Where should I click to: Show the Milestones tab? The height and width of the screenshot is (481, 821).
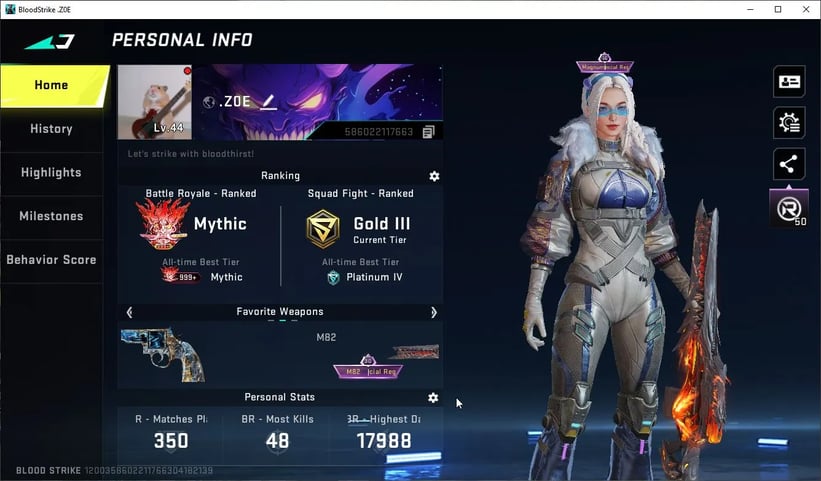point(52,216)
